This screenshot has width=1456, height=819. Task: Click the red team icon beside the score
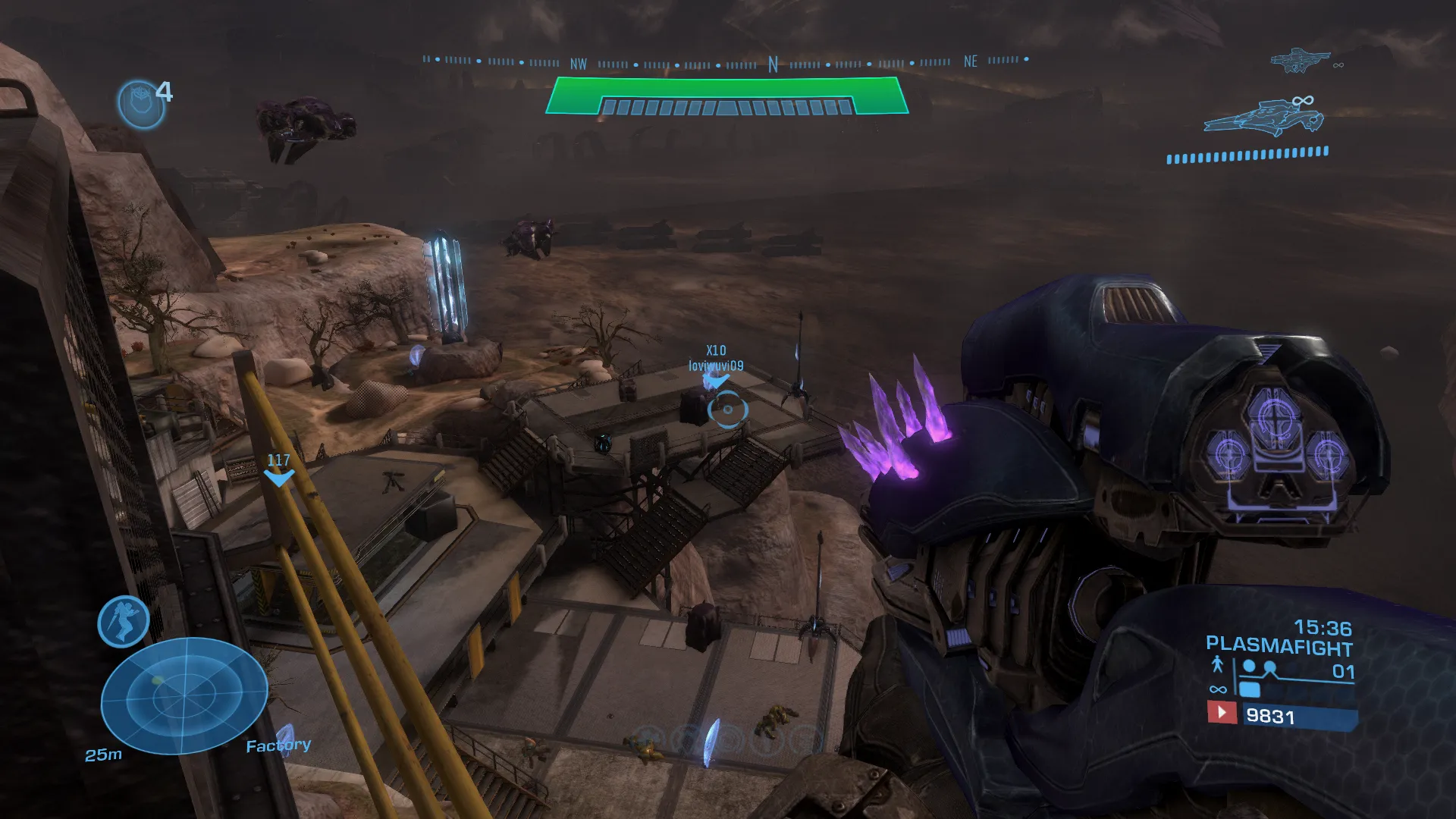(x=1221, y=713)
